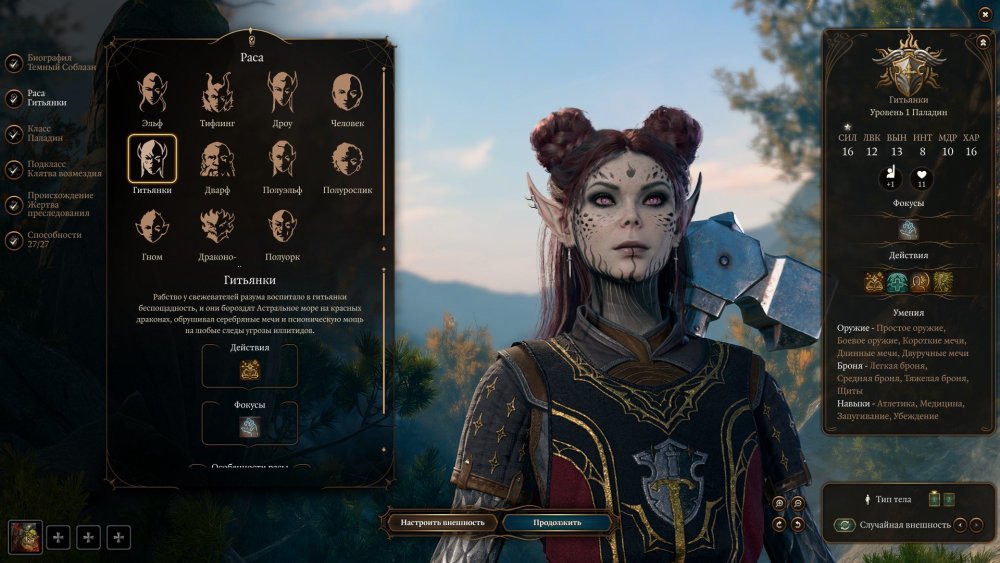
Task: Pick the Дроу race
Action: coord(282,92)
